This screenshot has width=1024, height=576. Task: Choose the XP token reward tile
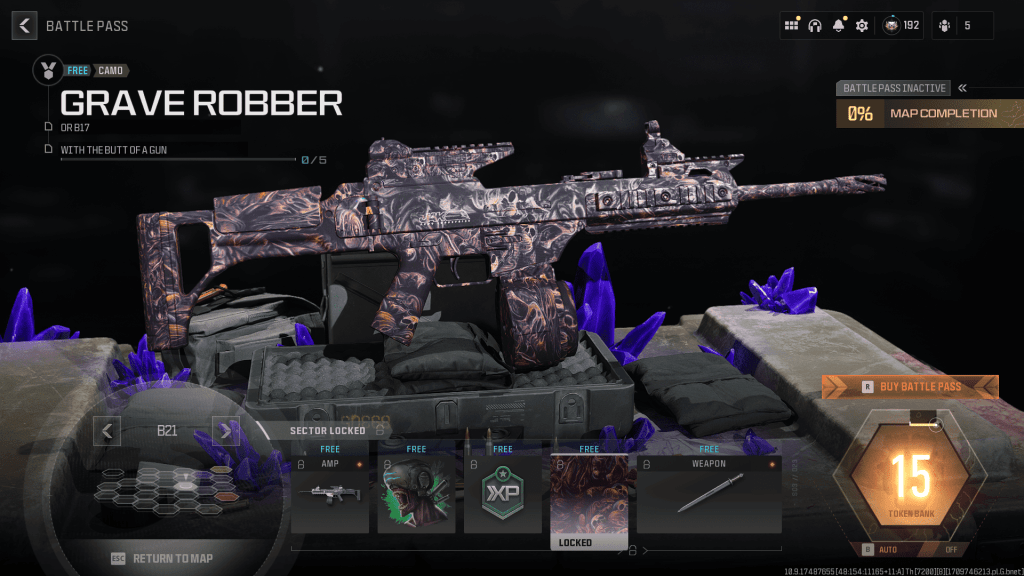pos(502,494)
